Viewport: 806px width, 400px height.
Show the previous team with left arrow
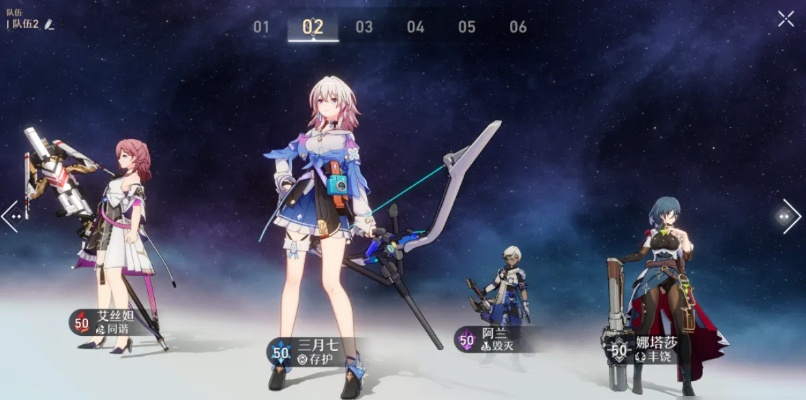pyautogui.click(x=11, y=216)
